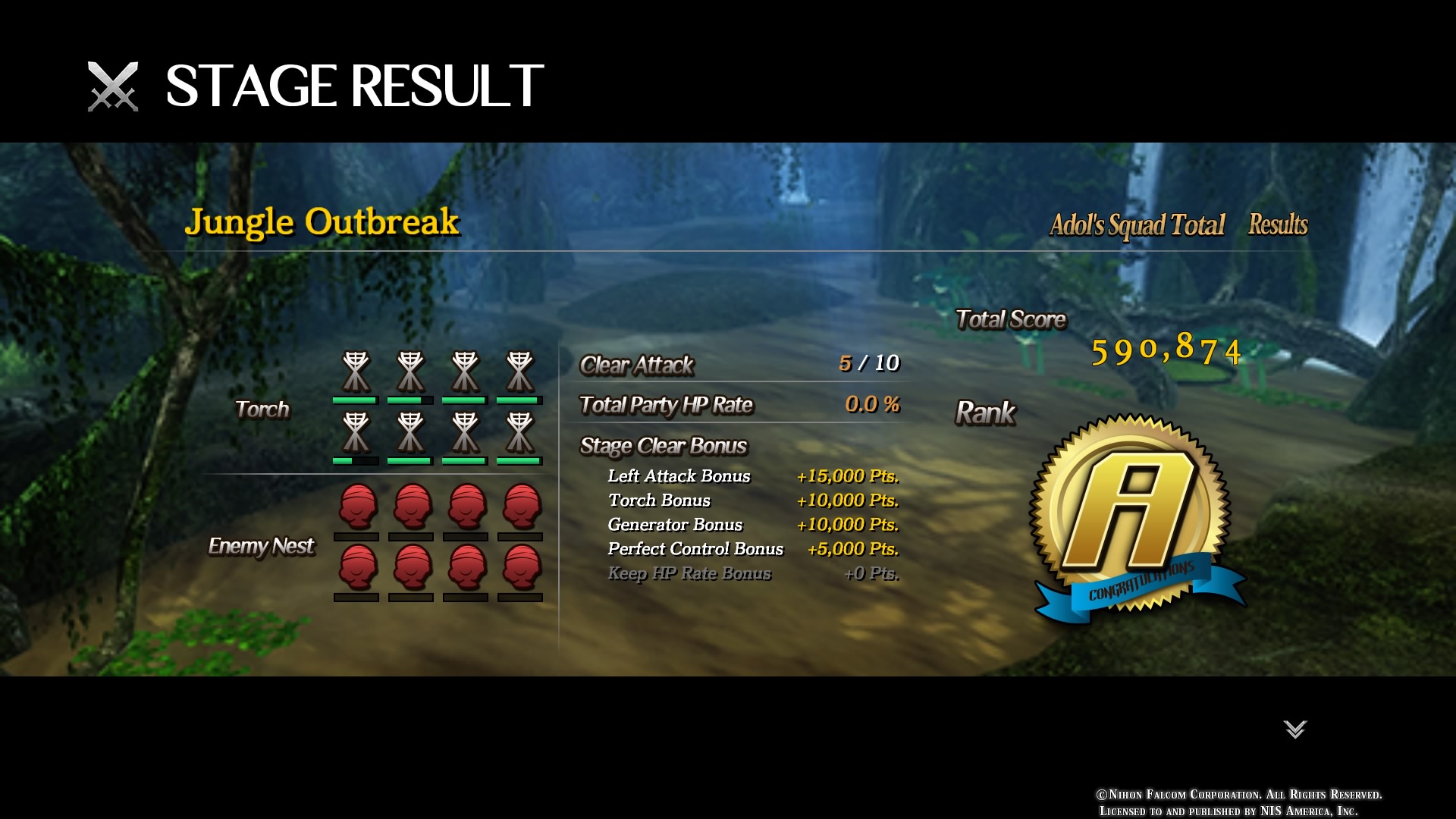Collapse the Clear Attack row

click(635, 366)
